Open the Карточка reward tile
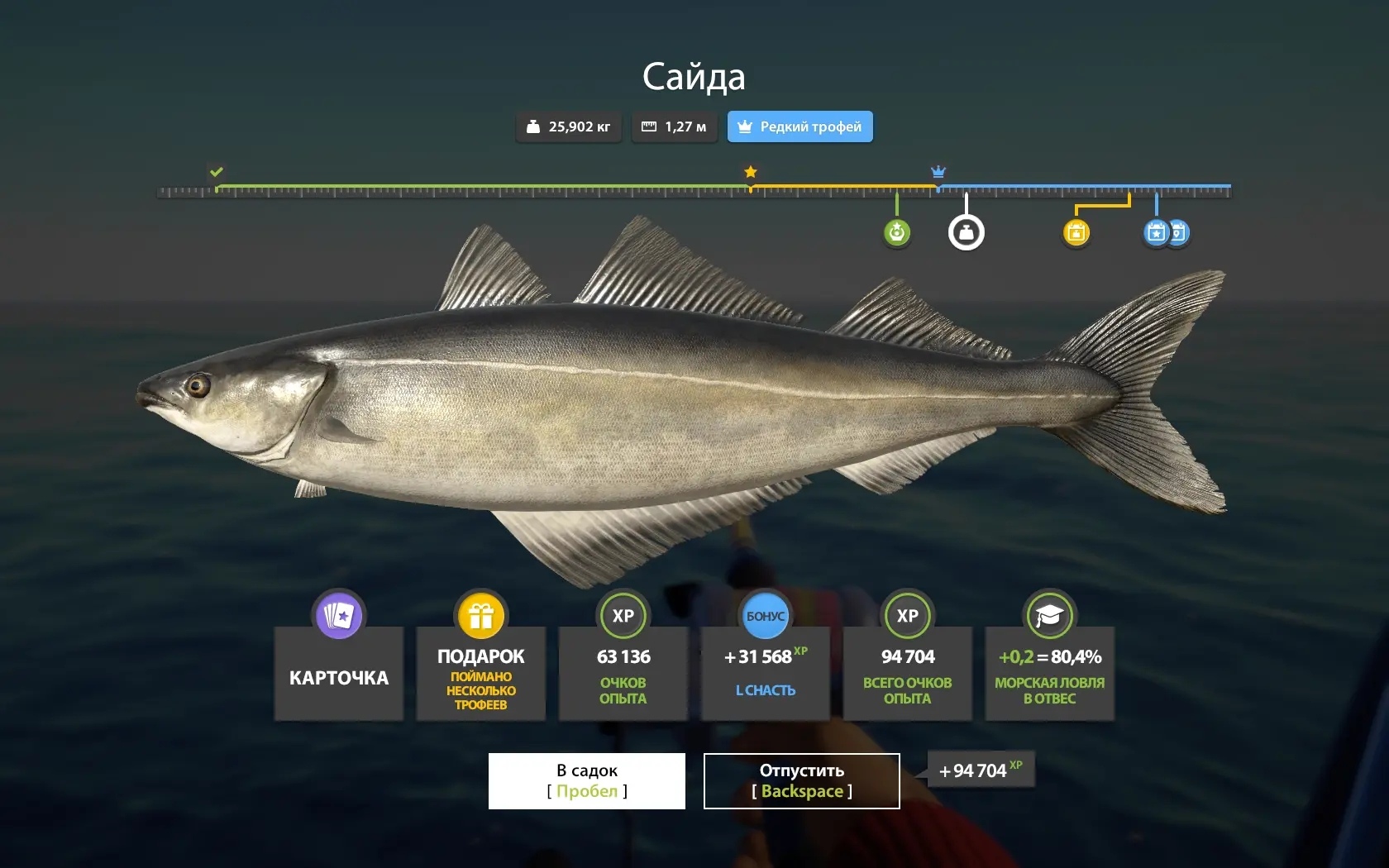 [339, 671]
